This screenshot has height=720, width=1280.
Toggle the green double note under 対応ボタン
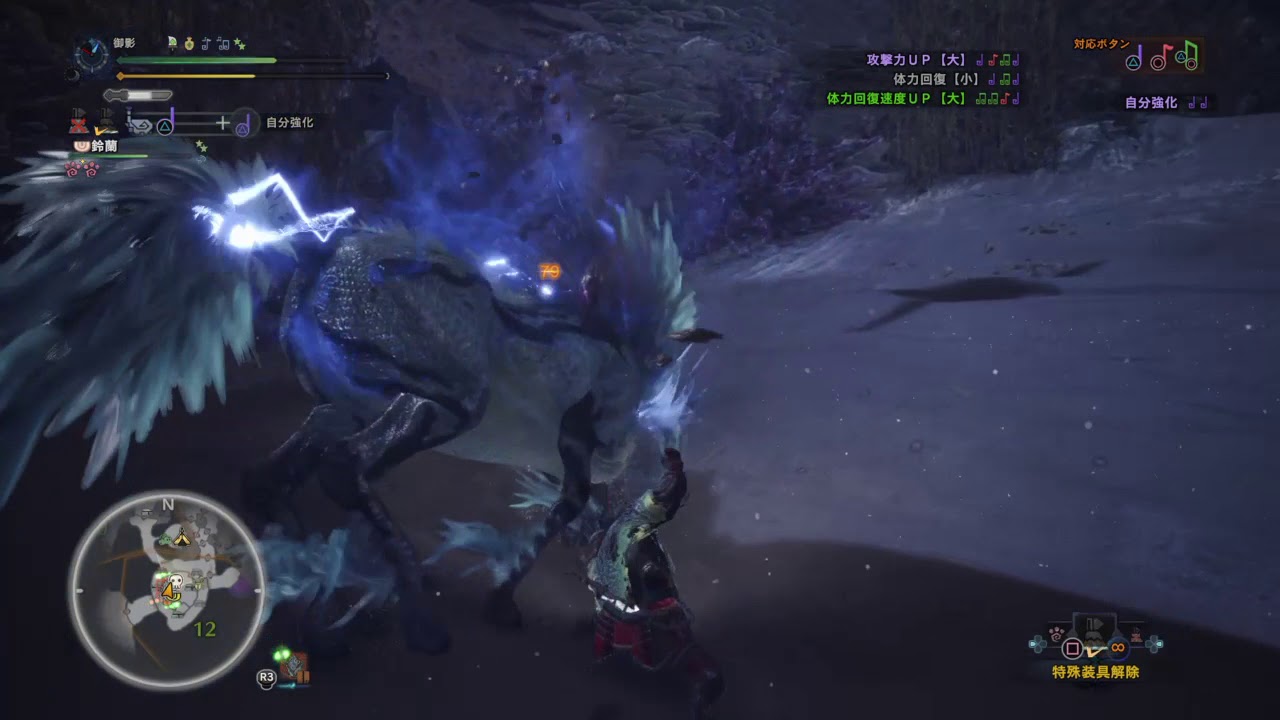[x=1188, y=60]
